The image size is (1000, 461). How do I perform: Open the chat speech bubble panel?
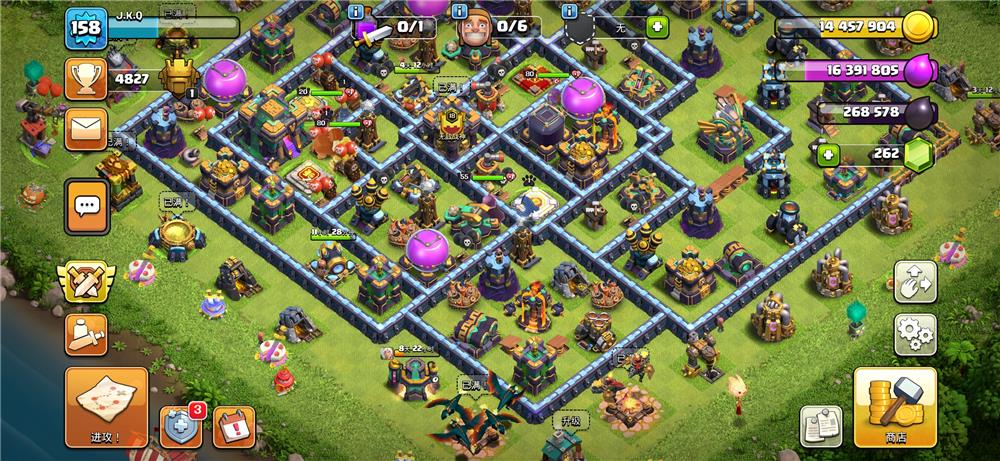click(87, 206)
